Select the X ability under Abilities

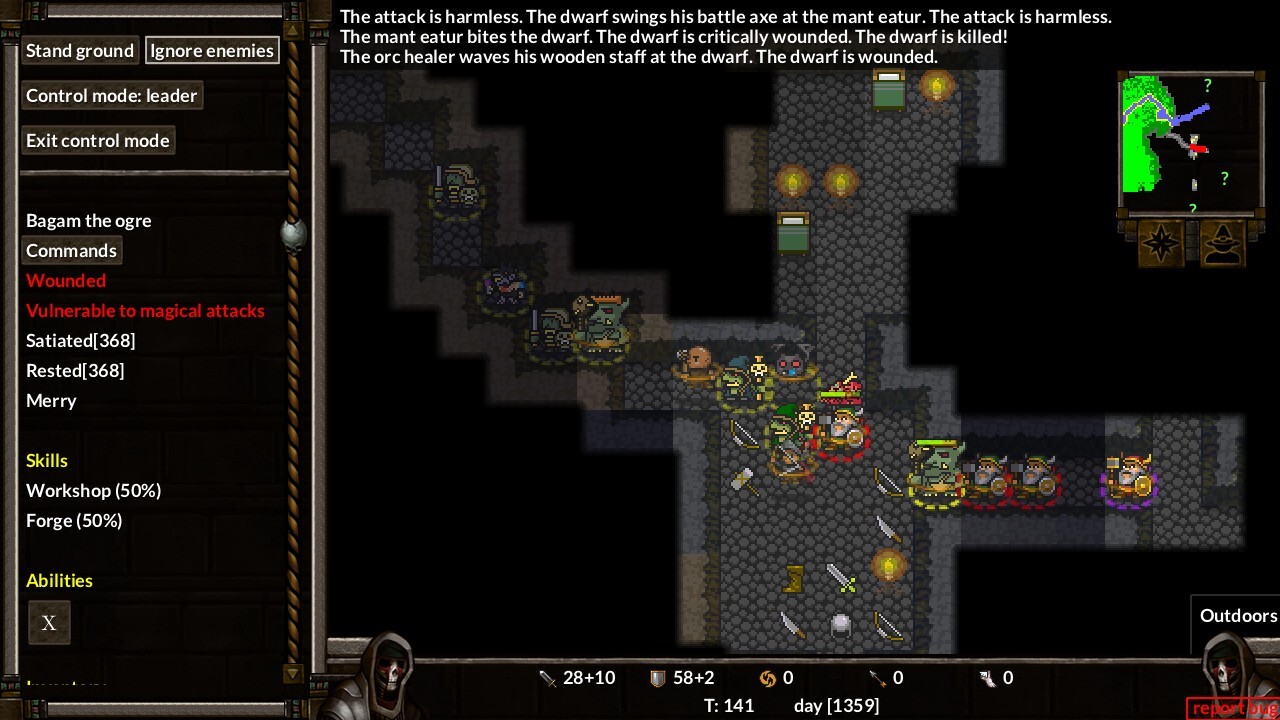48,622
